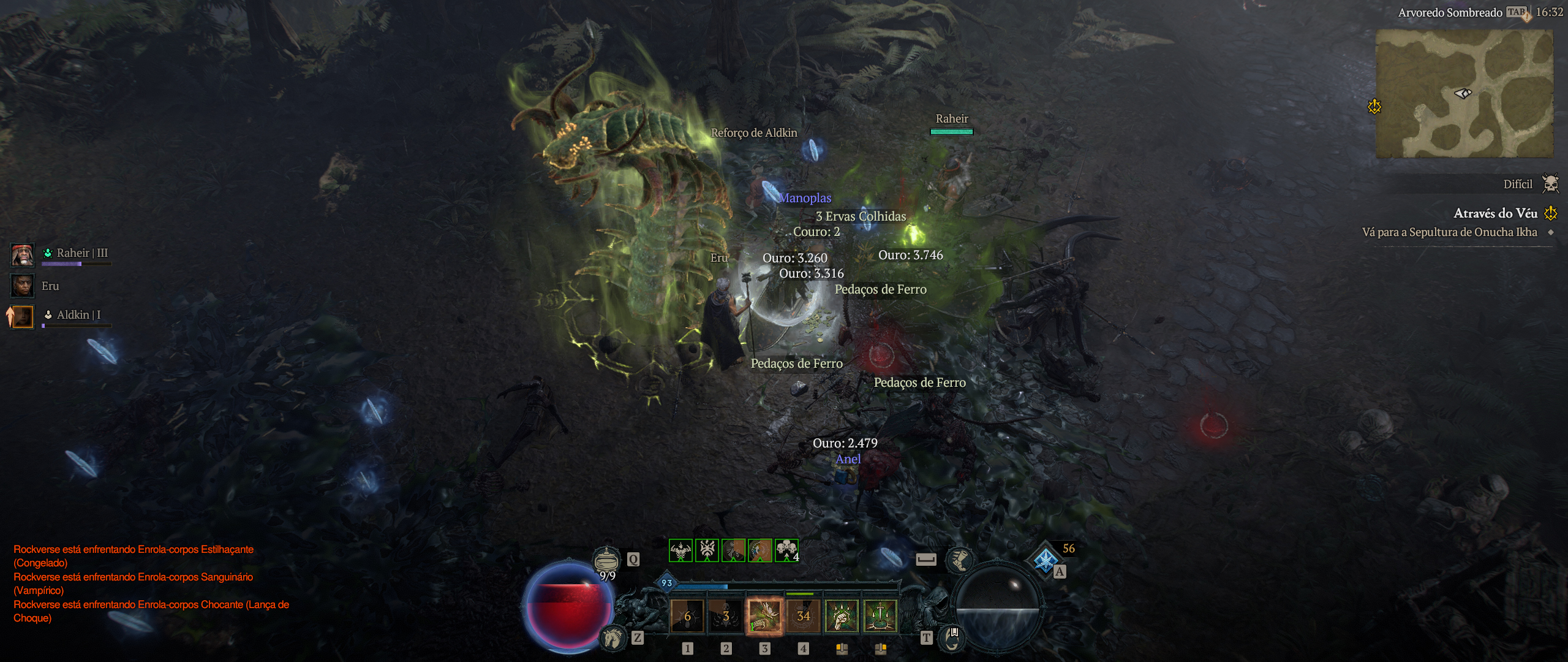Open the minimap in the top-right corner
Screen dimensions: 1568x662
coord(1464,93)
